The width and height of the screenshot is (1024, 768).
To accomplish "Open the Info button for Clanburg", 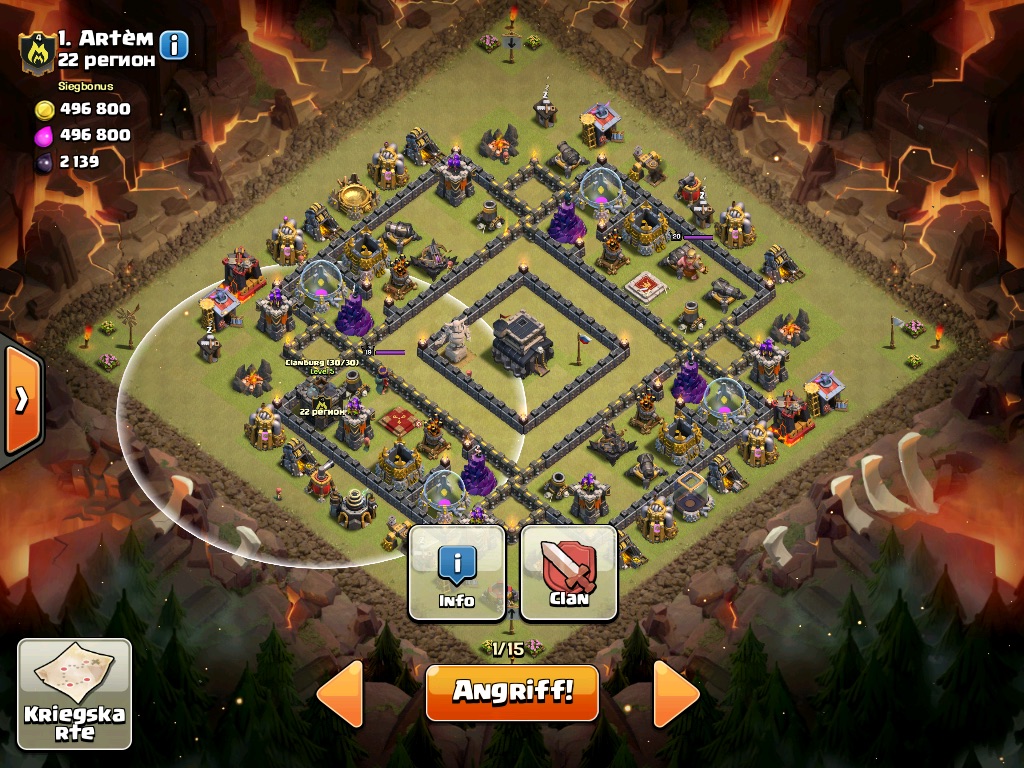I will [x=457, y=573].
